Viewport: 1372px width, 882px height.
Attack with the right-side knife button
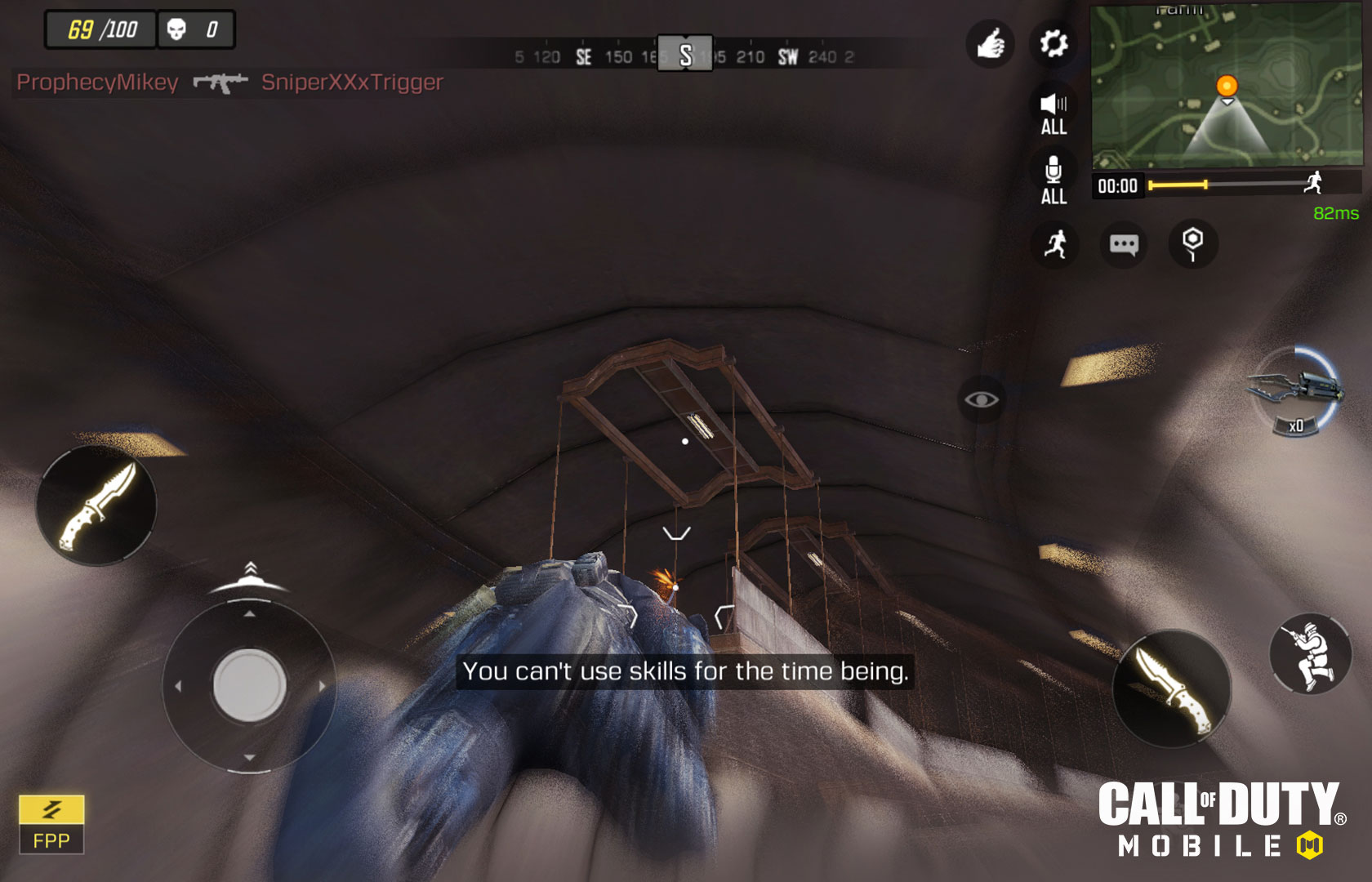click(1172, 688)
